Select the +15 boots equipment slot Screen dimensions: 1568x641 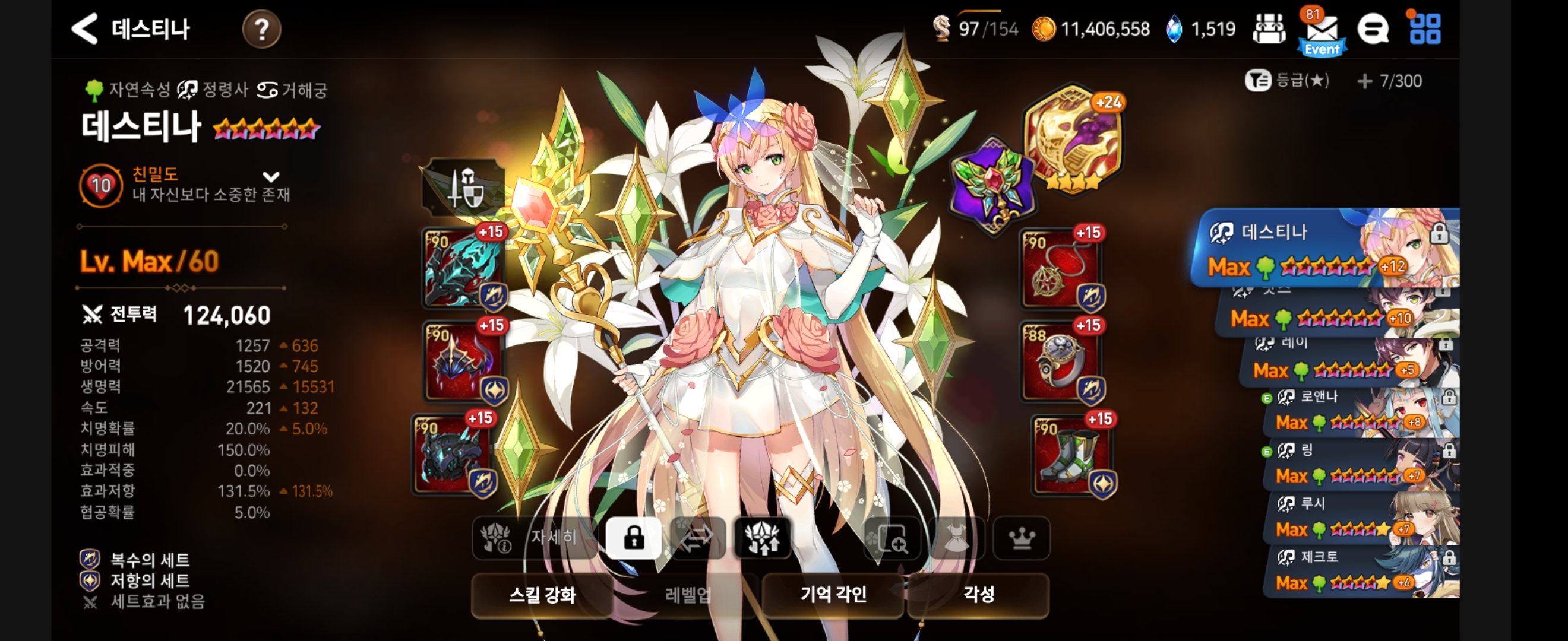coord(1073,455)
